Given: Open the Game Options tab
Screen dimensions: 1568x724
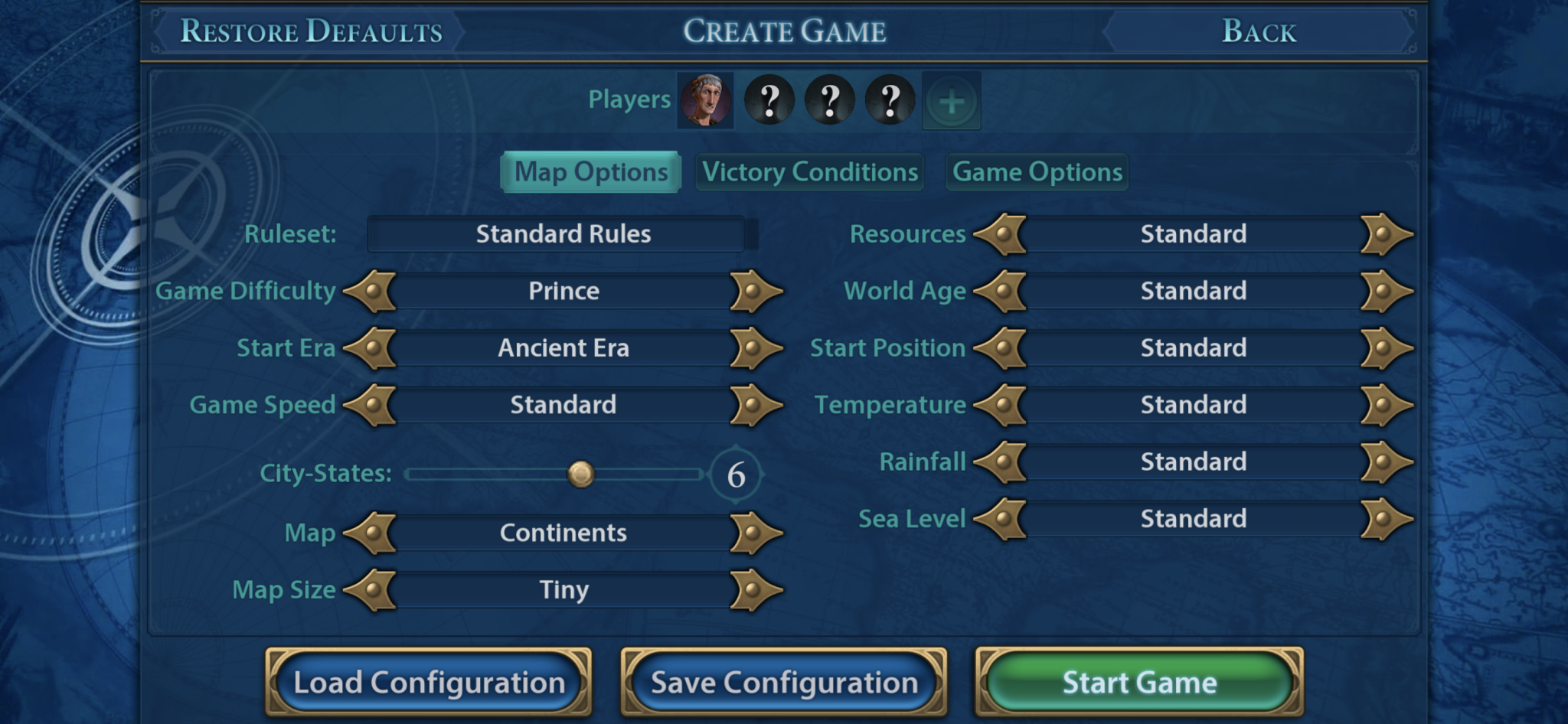Looking at the screenshot, I should coord(1035,172).
